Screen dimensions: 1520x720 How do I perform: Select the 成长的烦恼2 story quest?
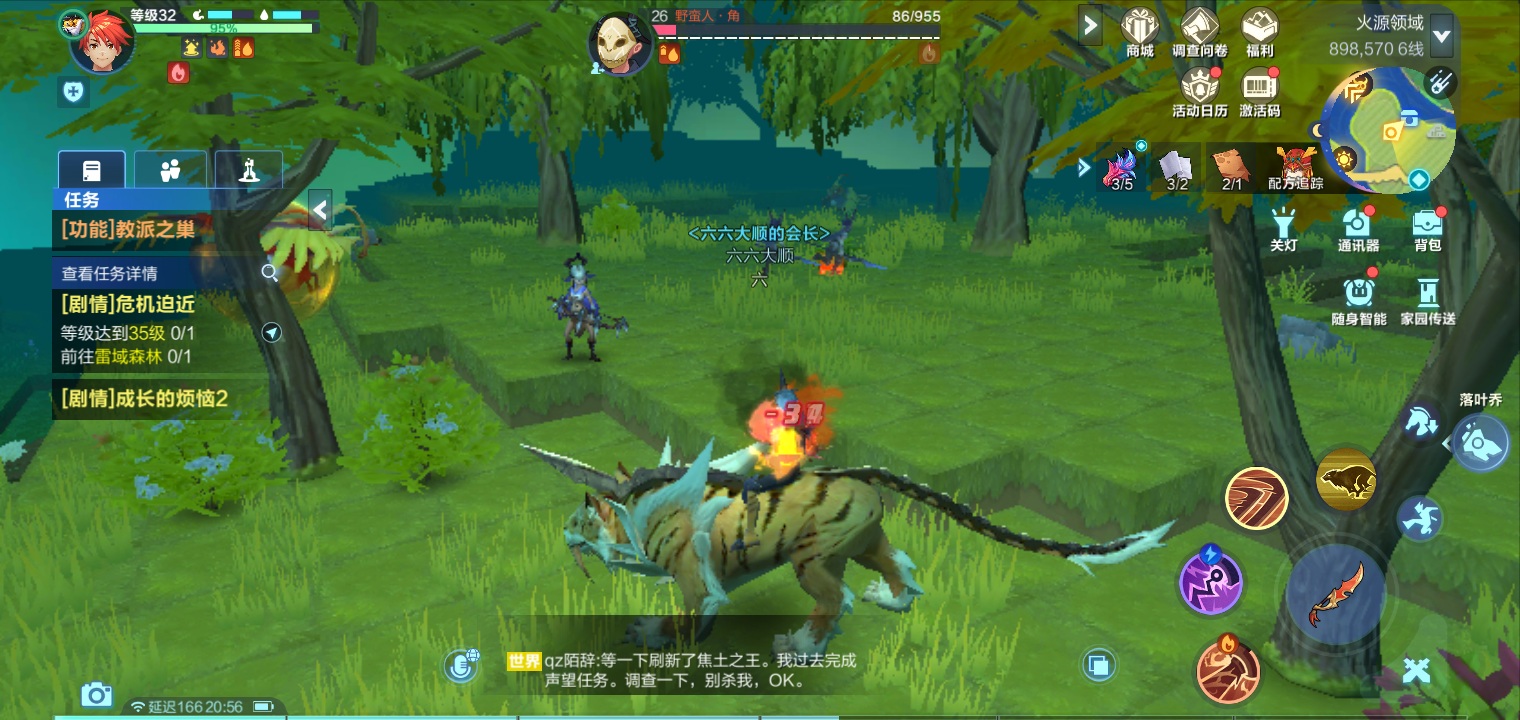[145, 399]
